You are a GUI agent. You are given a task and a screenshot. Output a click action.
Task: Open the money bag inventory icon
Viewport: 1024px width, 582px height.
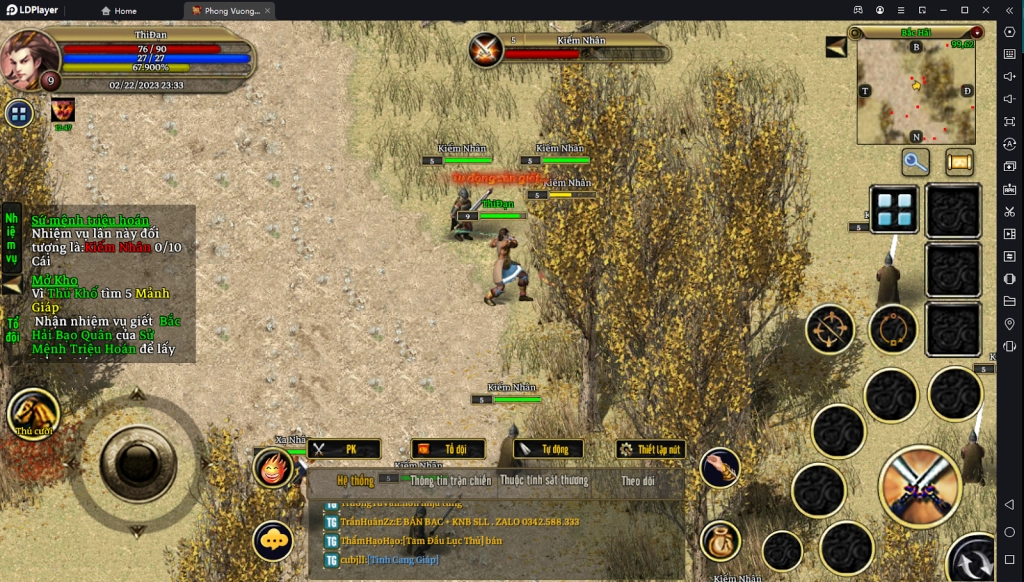719,541
